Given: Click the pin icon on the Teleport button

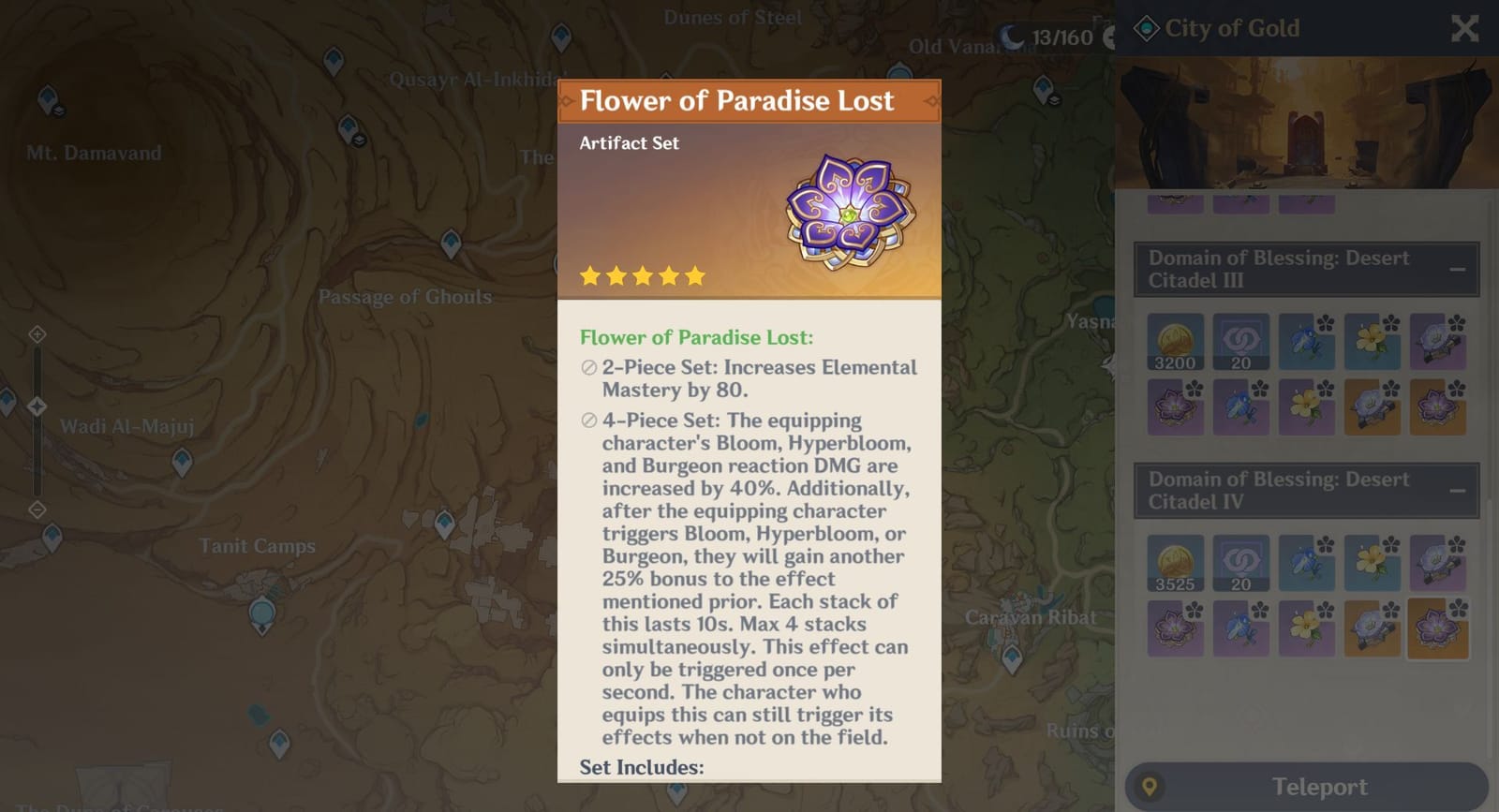Looking at the screenshot, I should pos(1150,787).
